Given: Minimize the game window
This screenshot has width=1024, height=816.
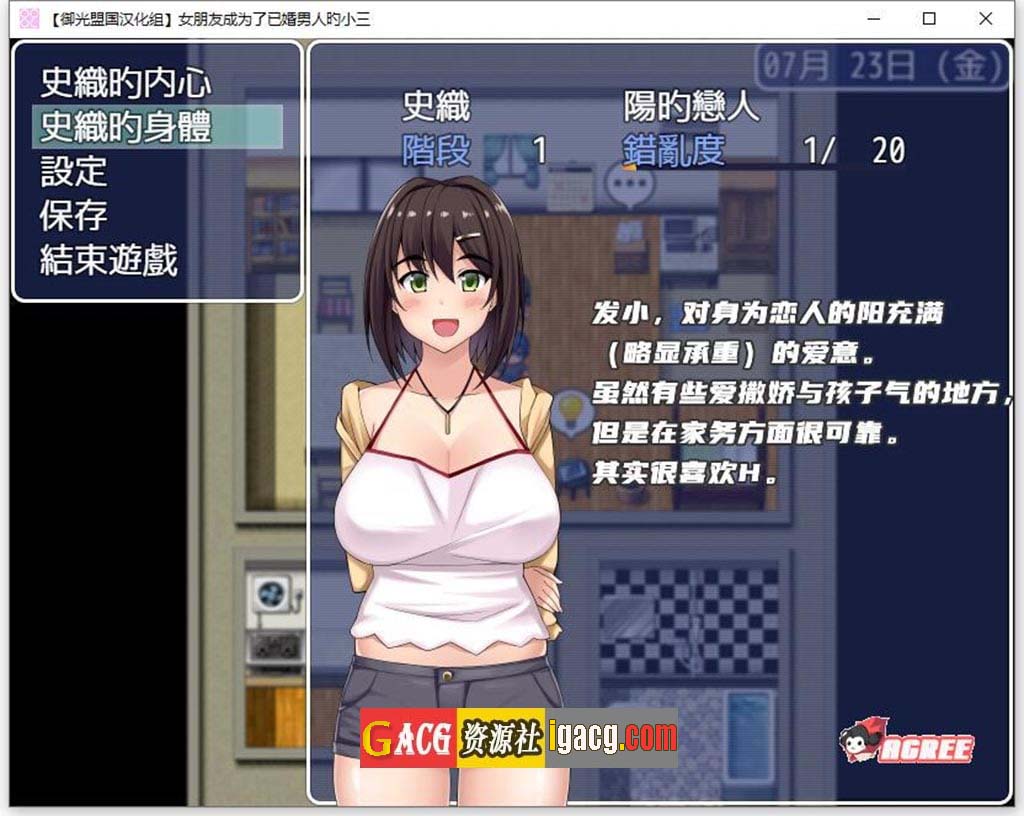Looking at the screenshot, I should pos(873,18).
